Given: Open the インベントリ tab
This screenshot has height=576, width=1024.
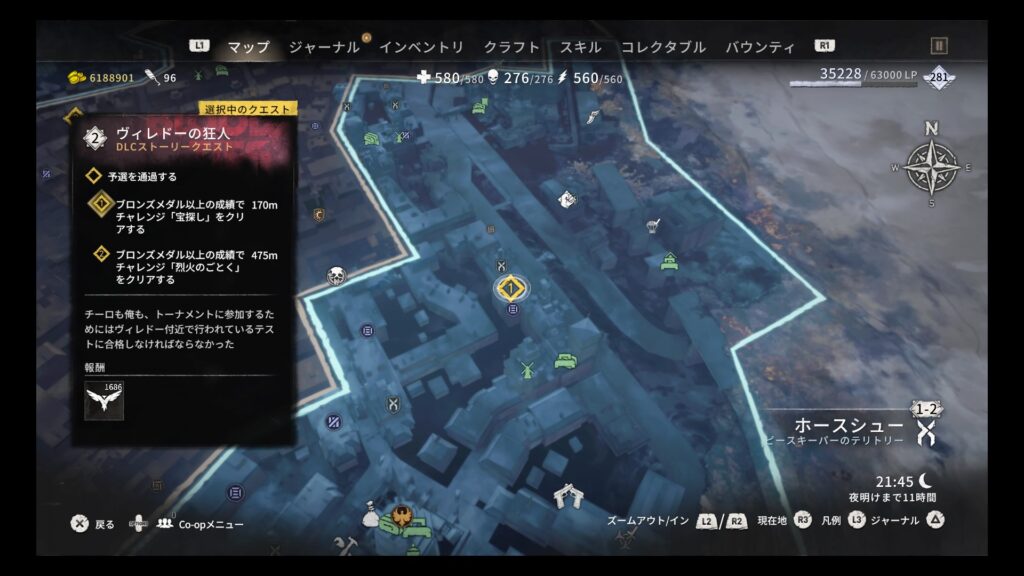Looking at the screenshot, I should [421, 47].
